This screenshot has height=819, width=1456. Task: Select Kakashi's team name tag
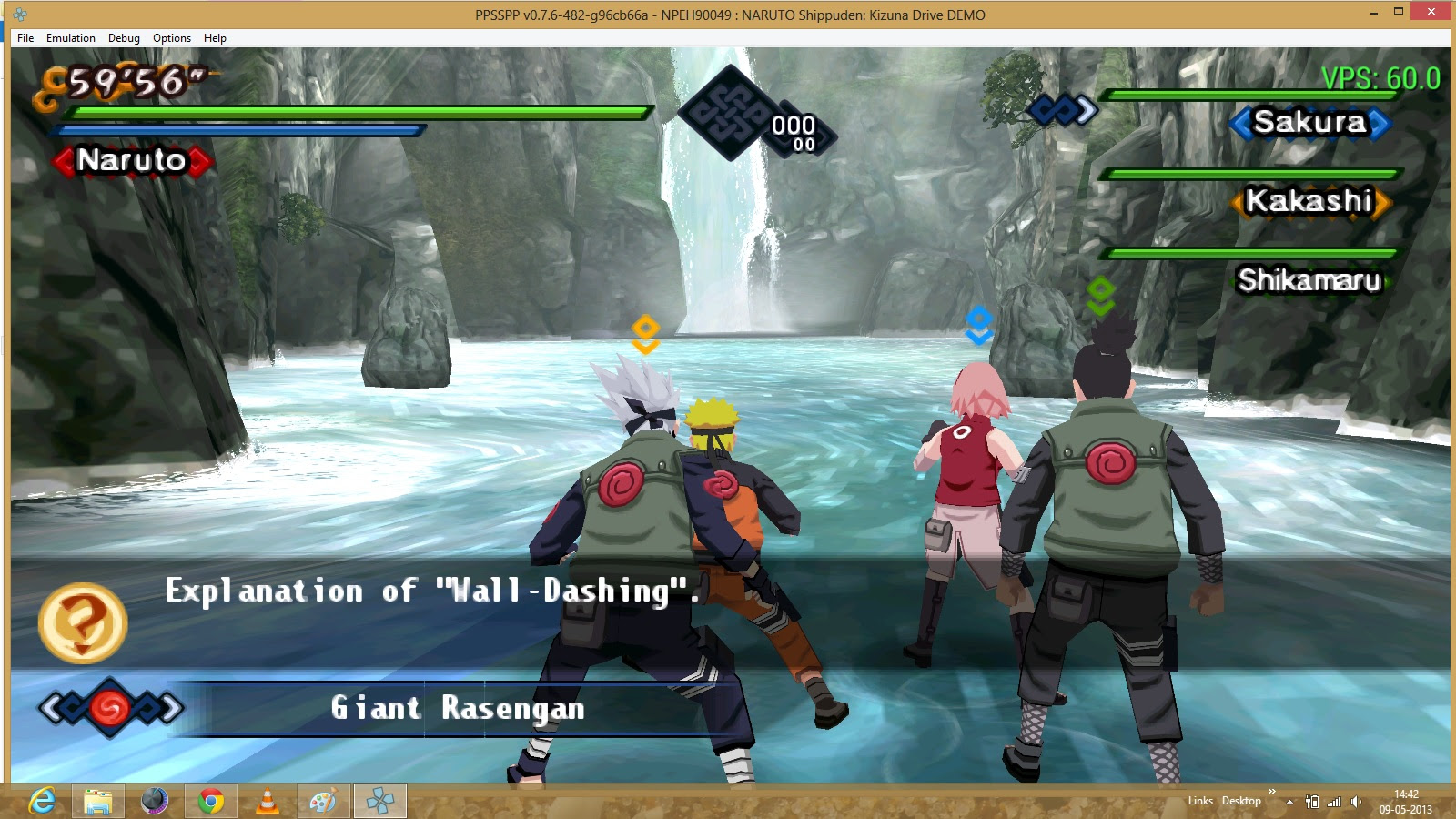click(x=1309, y=201)
